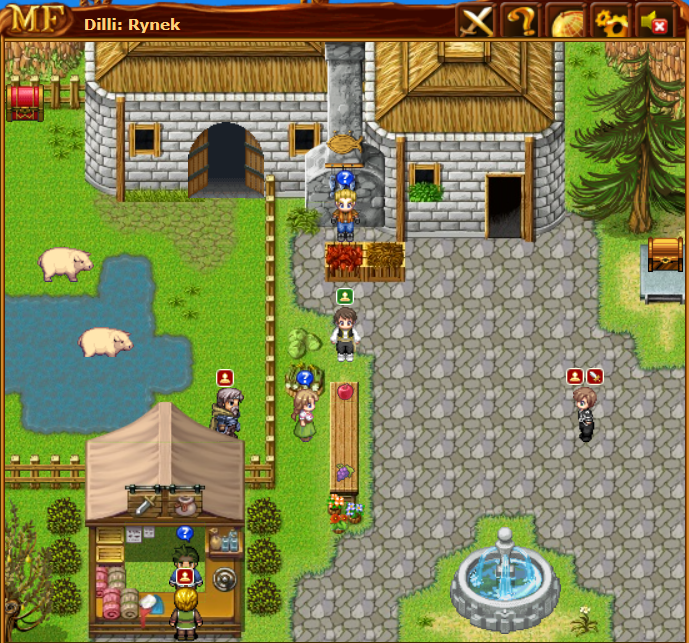
Task: Open the world map globe button
Action: pos(566,21)
